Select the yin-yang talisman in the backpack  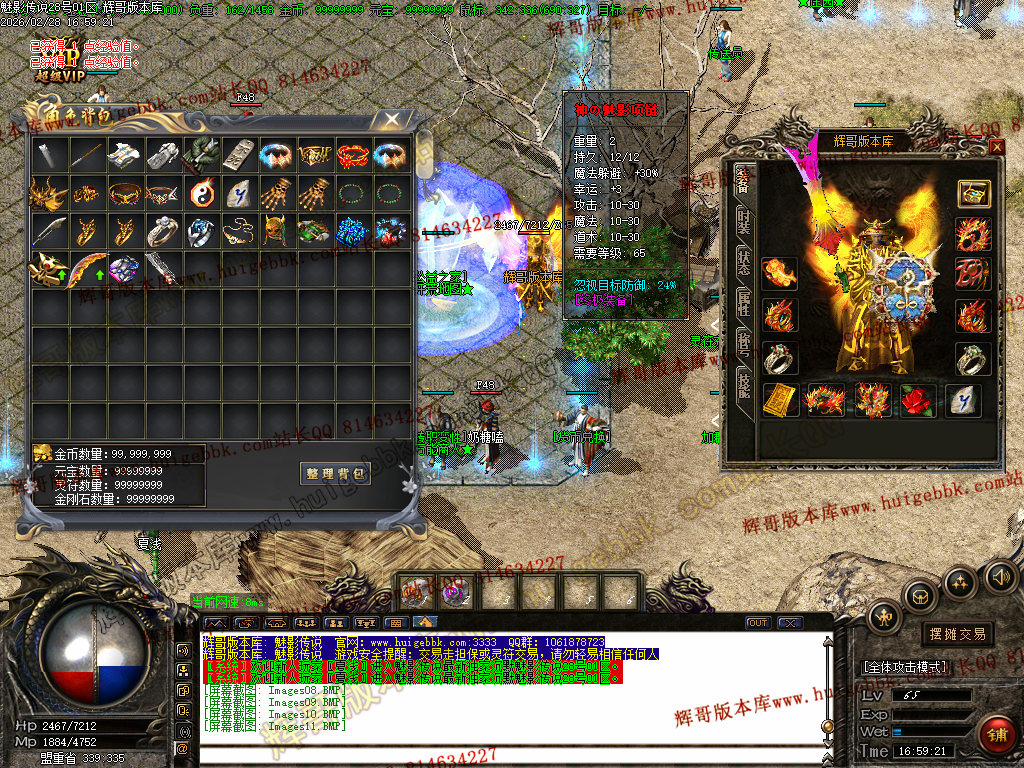coord(201,192)
